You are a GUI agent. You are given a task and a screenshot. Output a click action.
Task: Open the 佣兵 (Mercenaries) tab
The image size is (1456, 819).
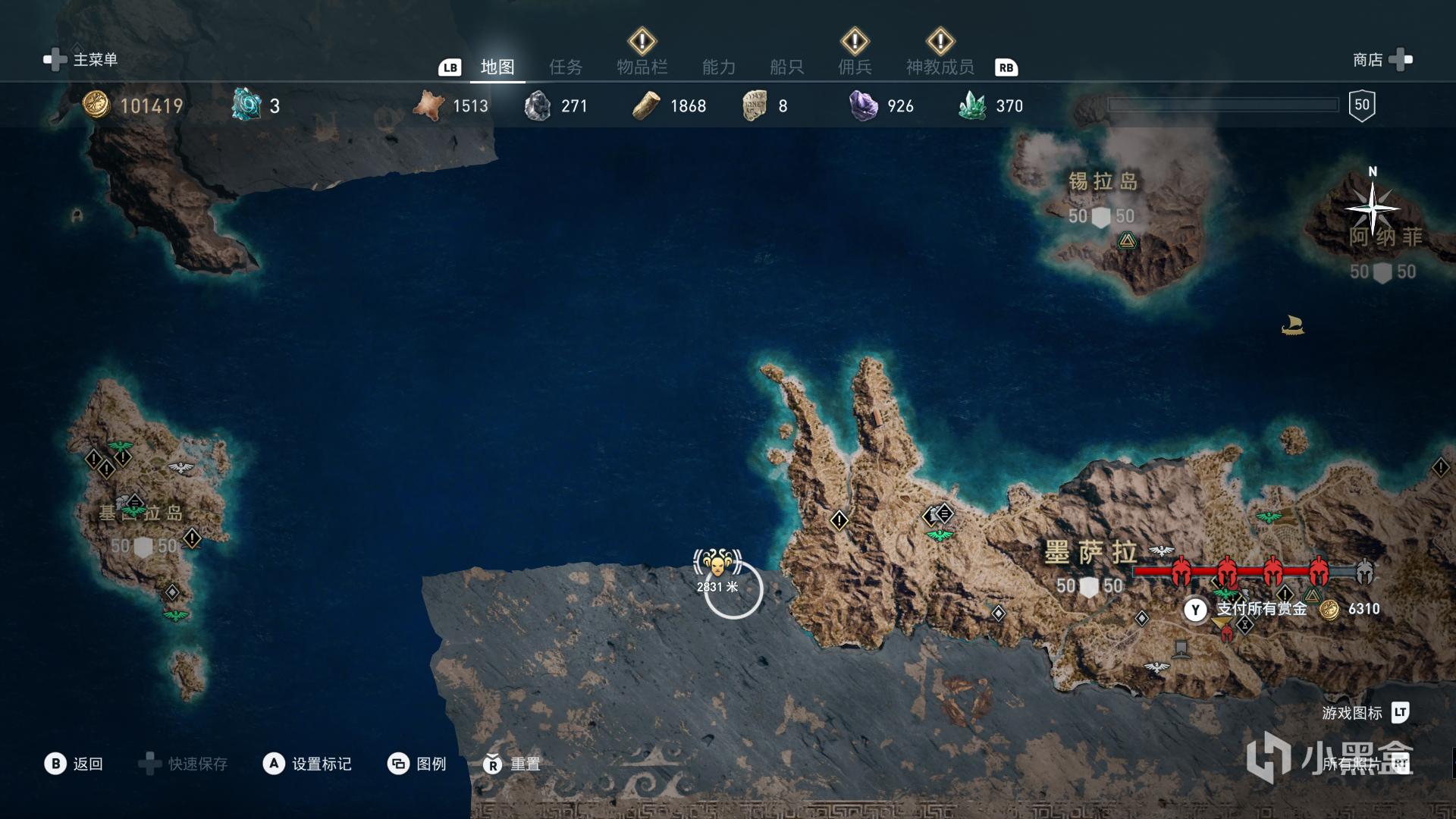pos(855,67)
